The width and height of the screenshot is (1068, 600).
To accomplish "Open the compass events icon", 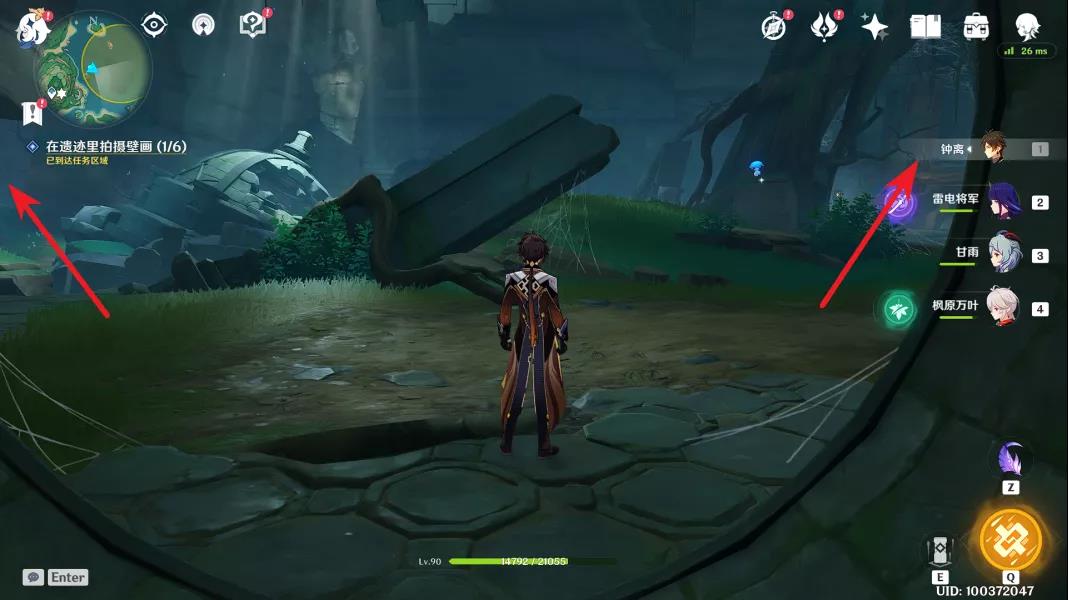I will 773,27.
